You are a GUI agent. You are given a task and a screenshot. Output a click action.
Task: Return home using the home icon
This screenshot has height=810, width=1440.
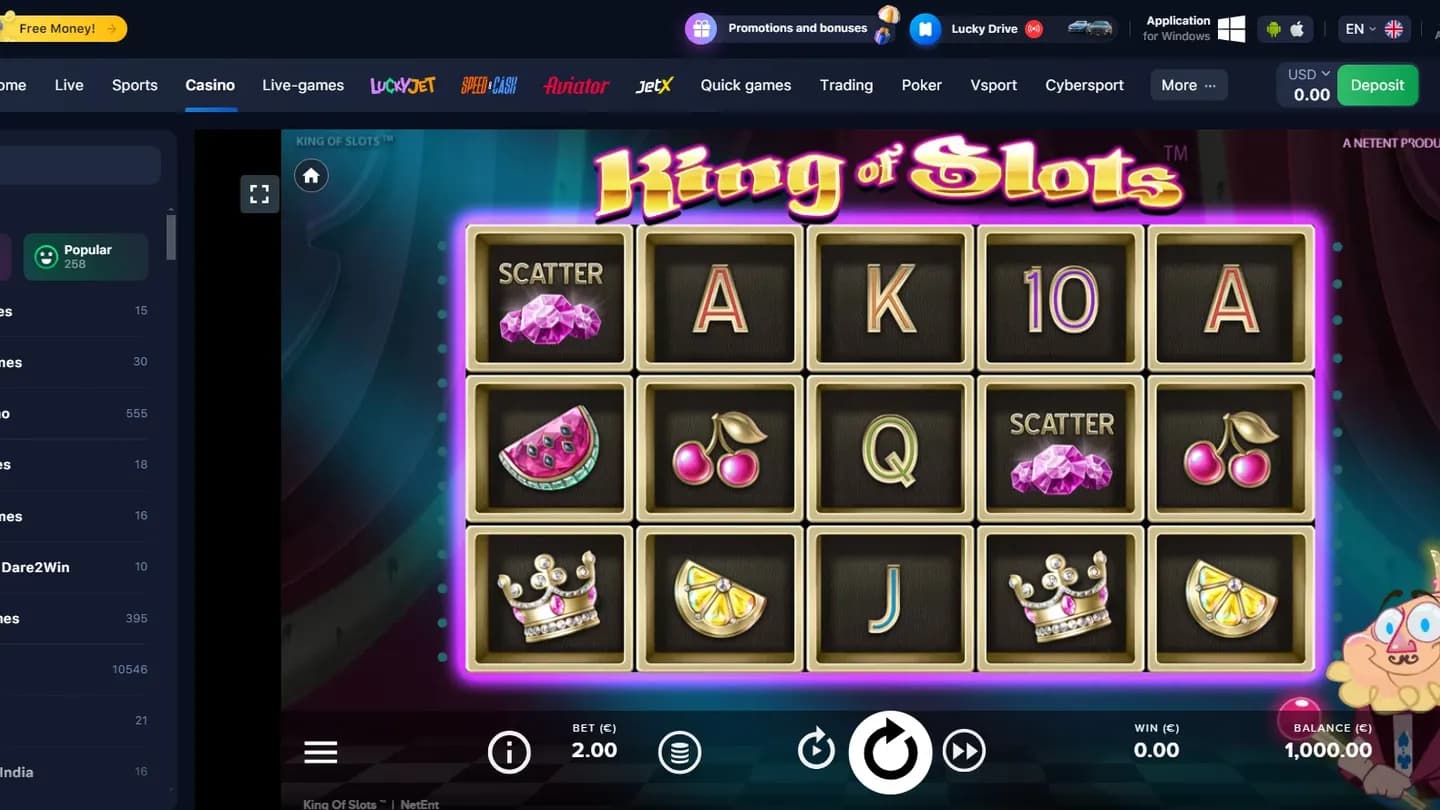[x=311, y=175]
